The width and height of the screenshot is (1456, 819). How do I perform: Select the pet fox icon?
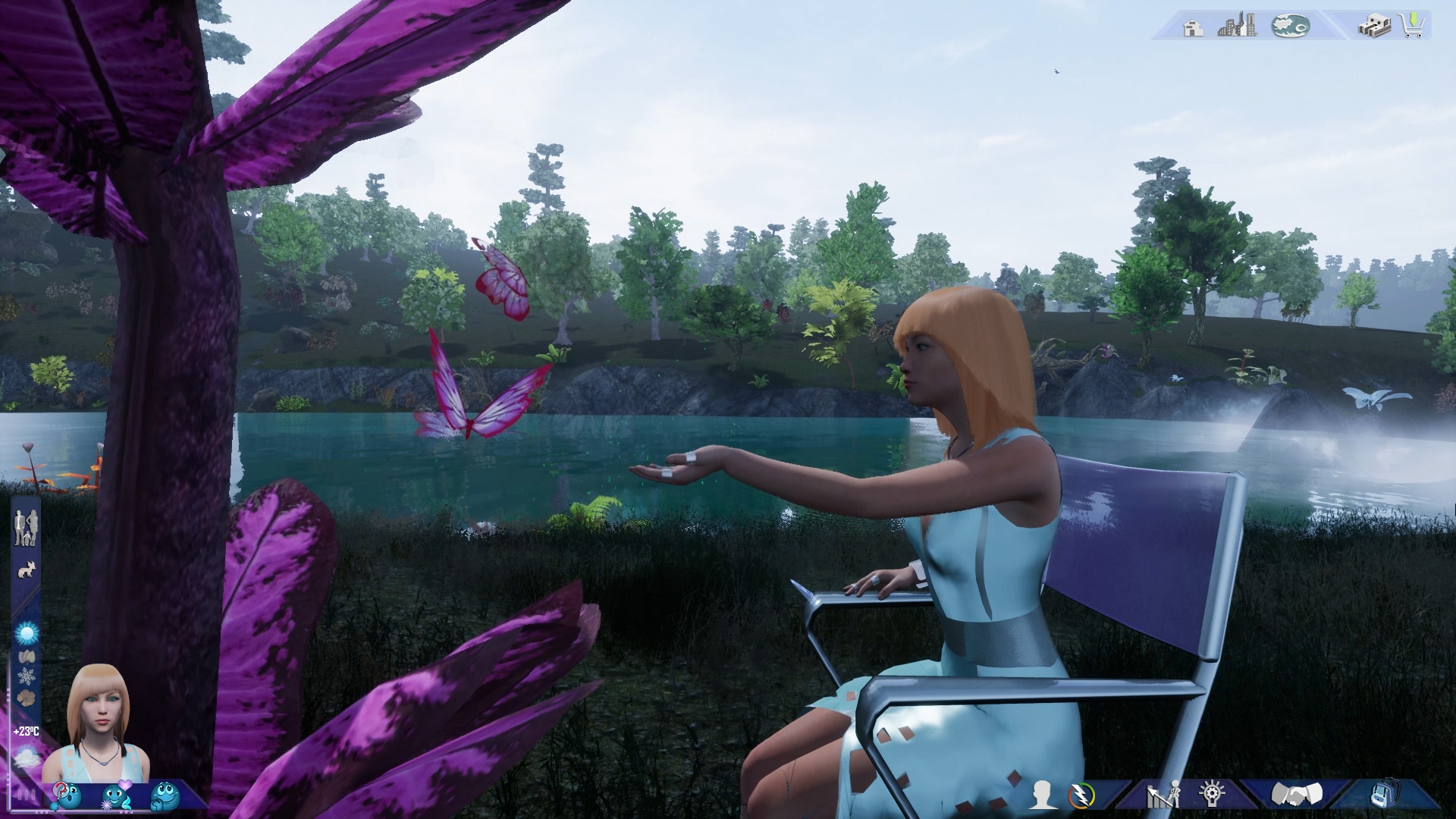pos(27,570)
